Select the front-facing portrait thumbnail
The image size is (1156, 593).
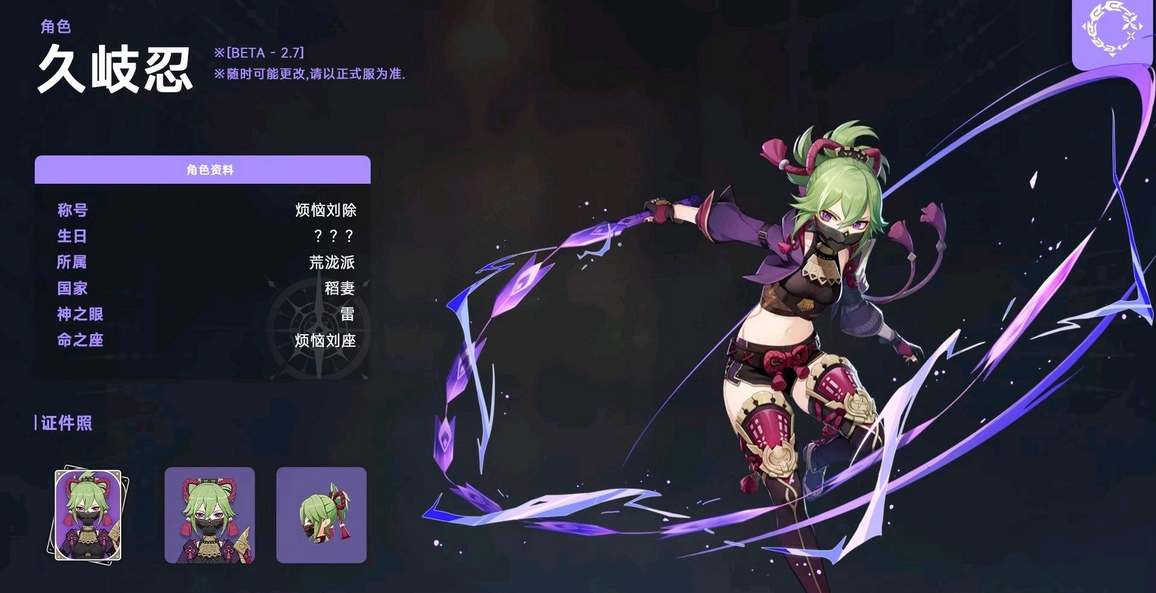210,514
